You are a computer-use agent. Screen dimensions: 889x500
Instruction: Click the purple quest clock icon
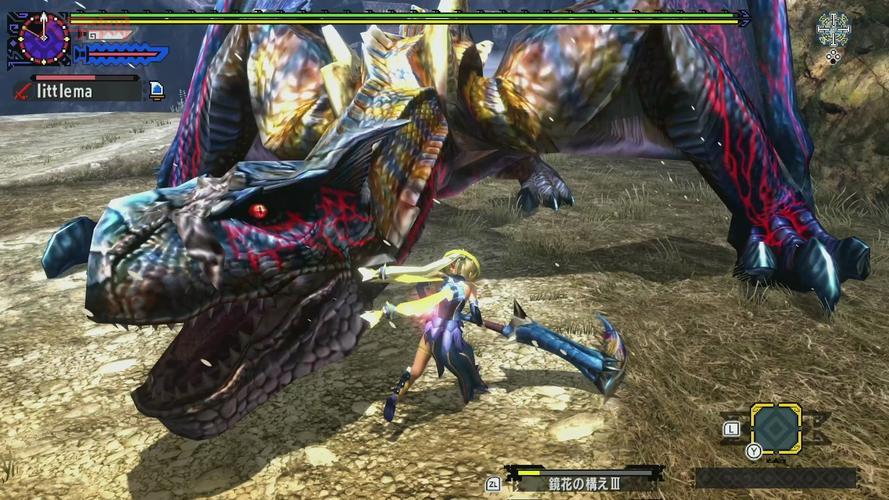pos(42,37)
